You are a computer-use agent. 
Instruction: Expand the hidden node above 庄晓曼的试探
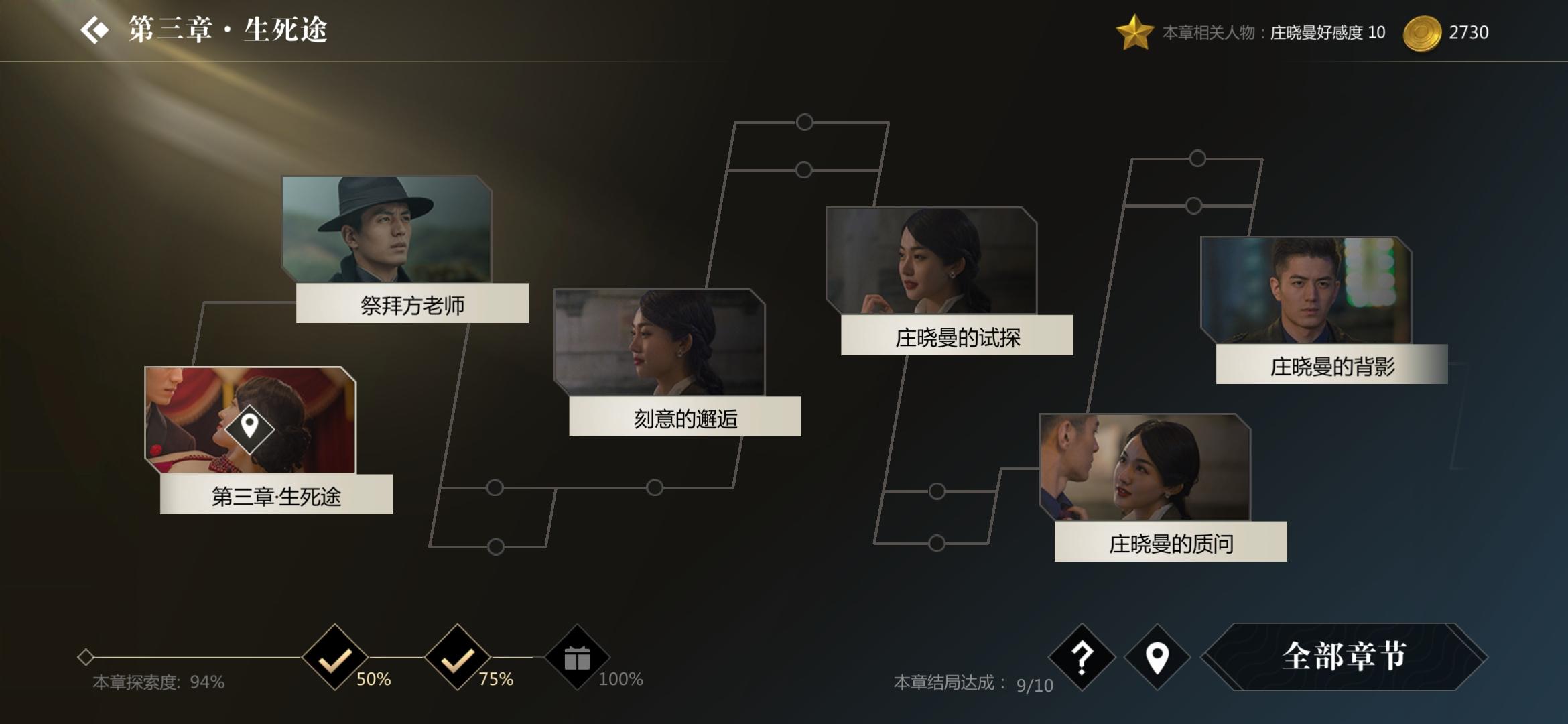point(803,122)
